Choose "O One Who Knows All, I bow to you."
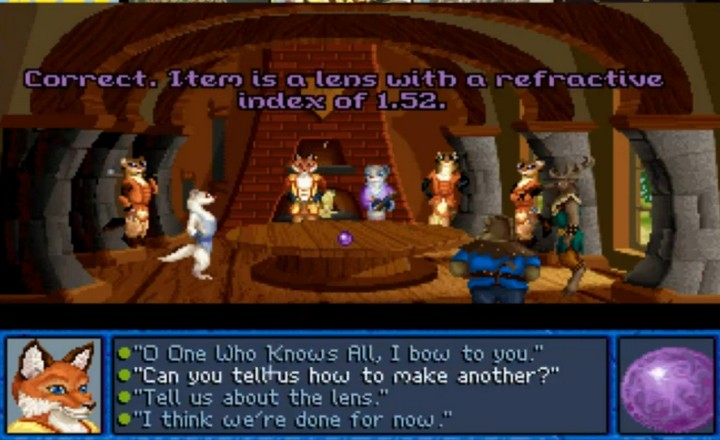 point(338,352)
